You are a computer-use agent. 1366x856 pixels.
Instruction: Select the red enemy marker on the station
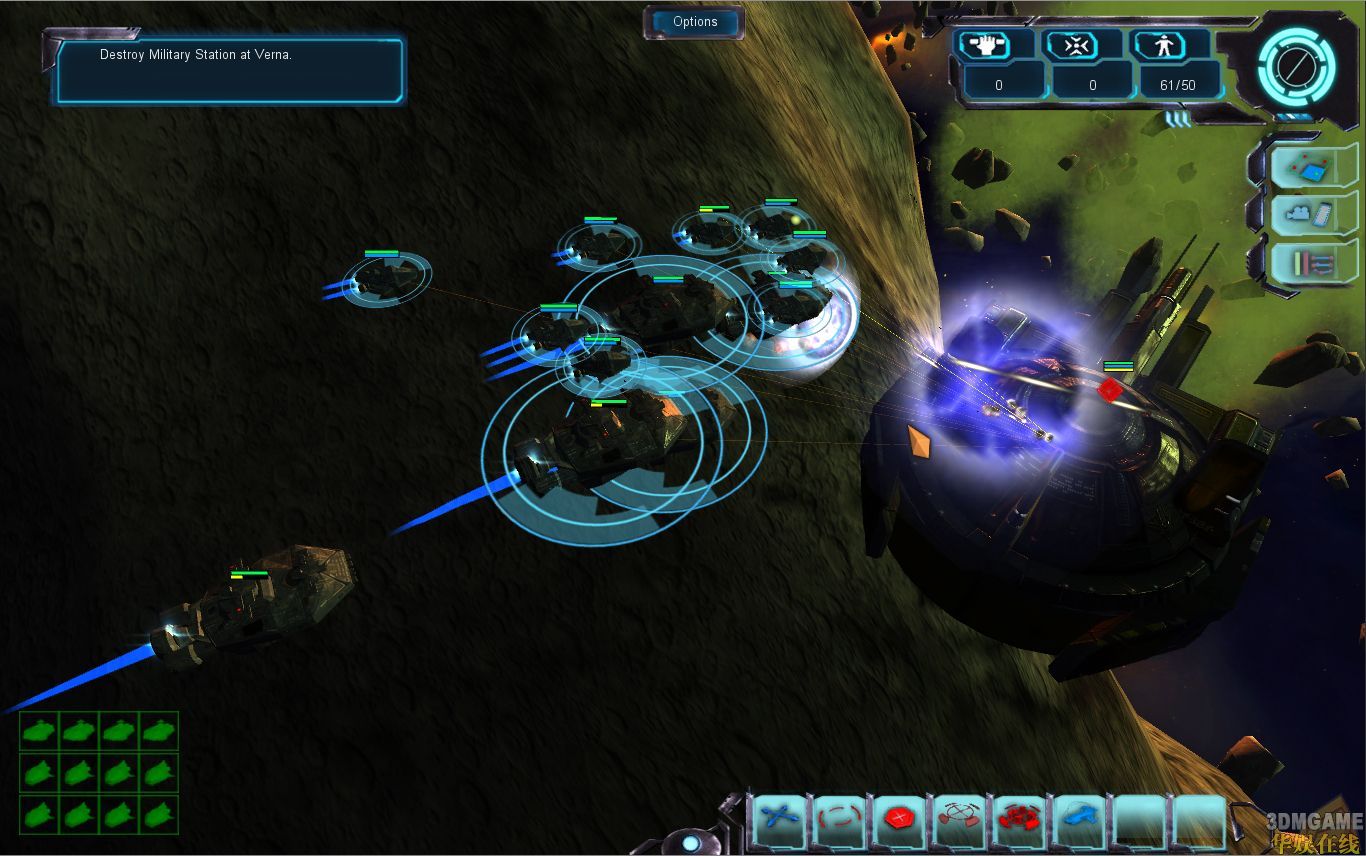(x=1109, y=389)
